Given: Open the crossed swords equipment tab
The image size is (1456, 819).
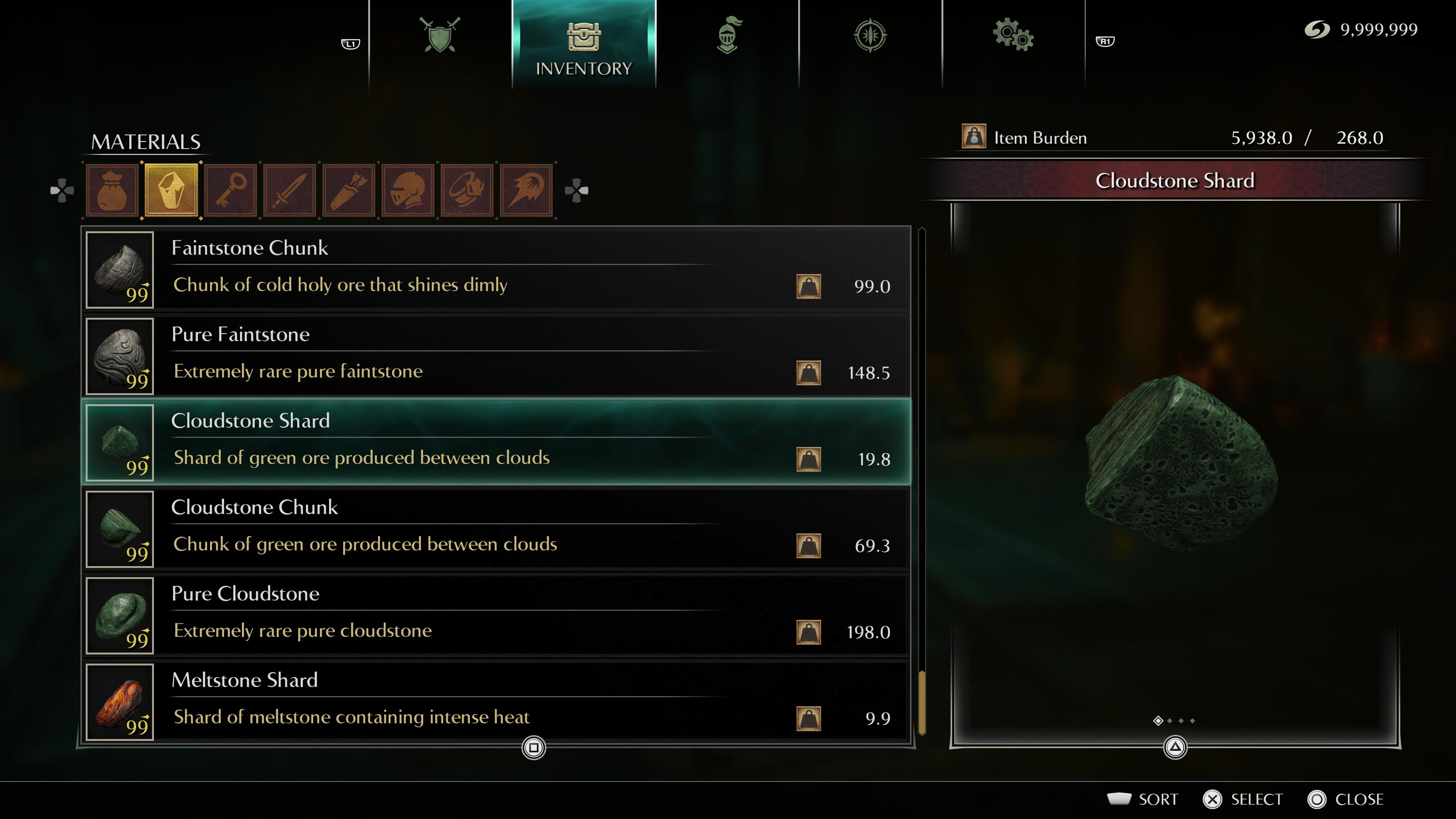Looking at the screenshot, I should click(440, 36).
